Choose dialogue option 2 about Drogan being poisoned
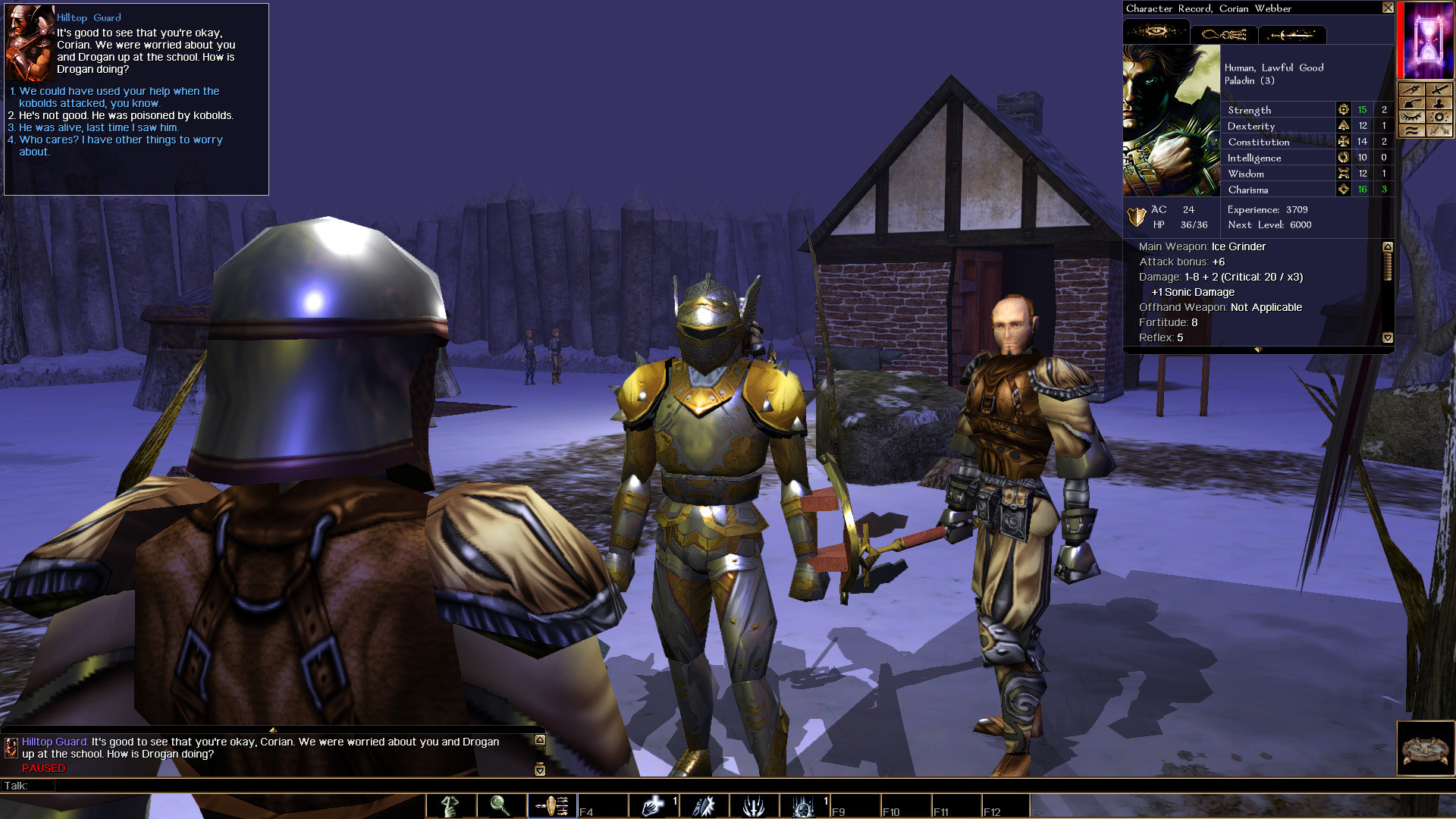Screen dimensions: 1456x819 (x=121, y=115)
